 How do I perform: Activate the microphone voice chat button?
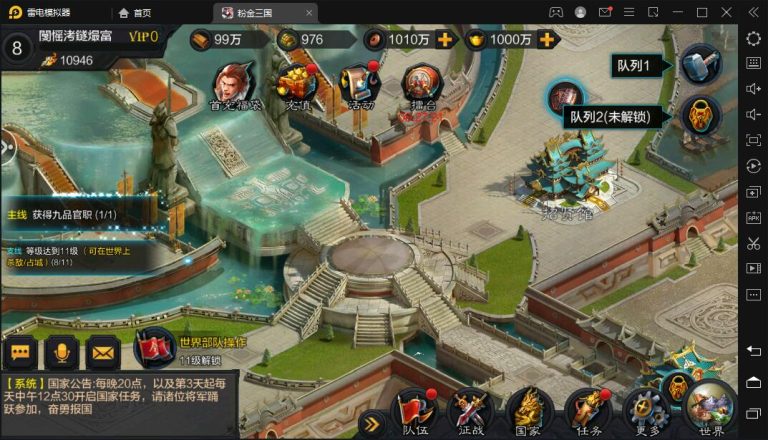tap(62, 352)
